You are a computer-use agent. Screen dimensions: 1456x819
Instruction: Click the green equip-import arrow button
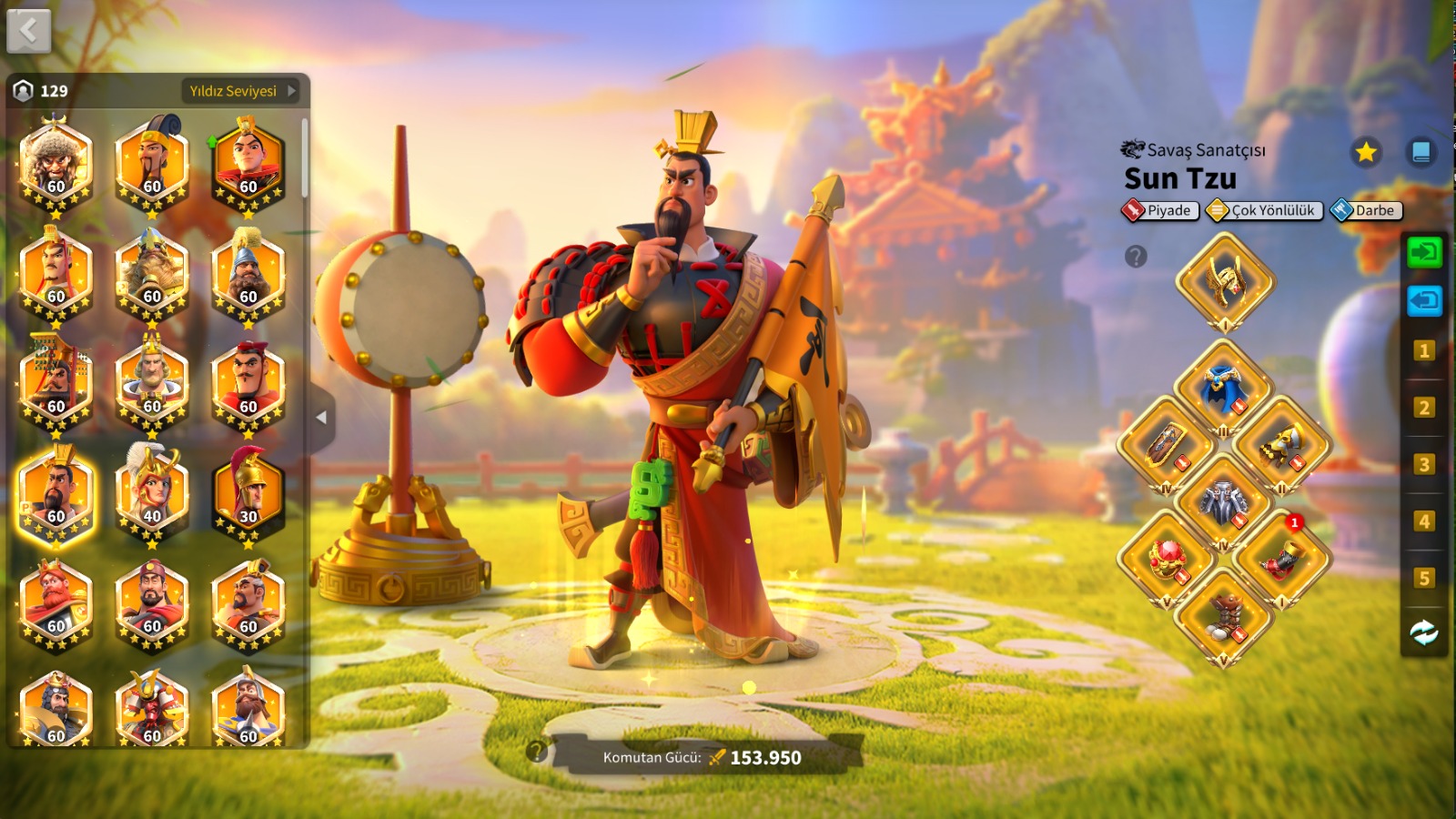pos(1424,252)
